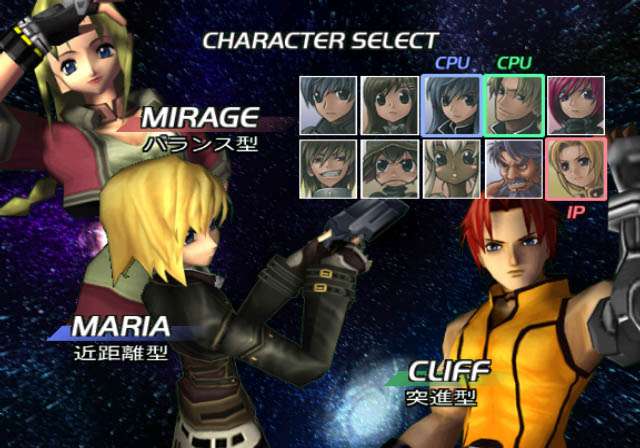This screenshot has width=640, height=448.
Task: Select the portrait wearing a green cap
Action: pyautogui.click(x=389, y=168)
